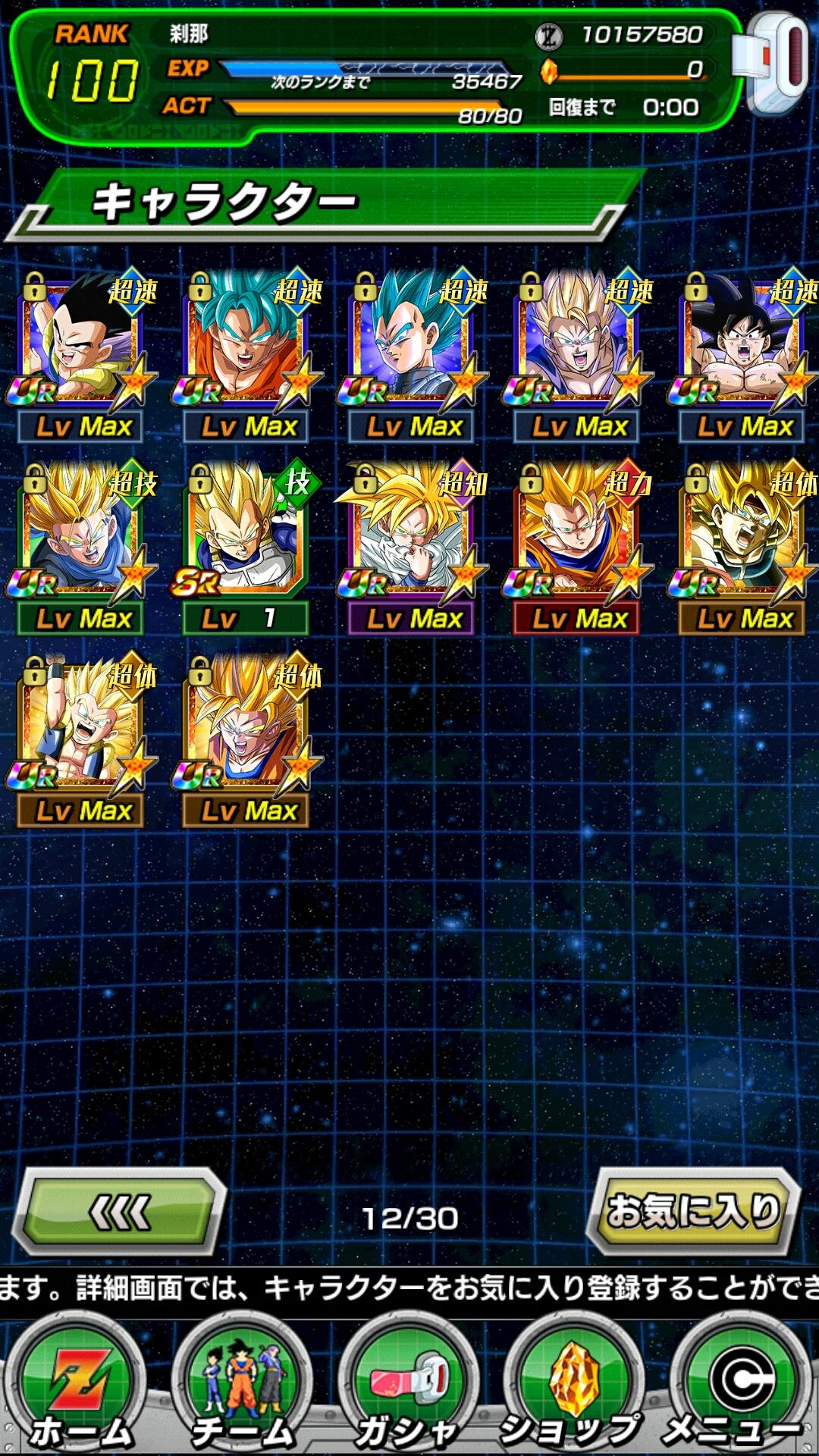The height and width of the screenshot is (1456, 819).
Task: Click the green back arrow button
Action: pyautogui.click(x=120, y=1211)
